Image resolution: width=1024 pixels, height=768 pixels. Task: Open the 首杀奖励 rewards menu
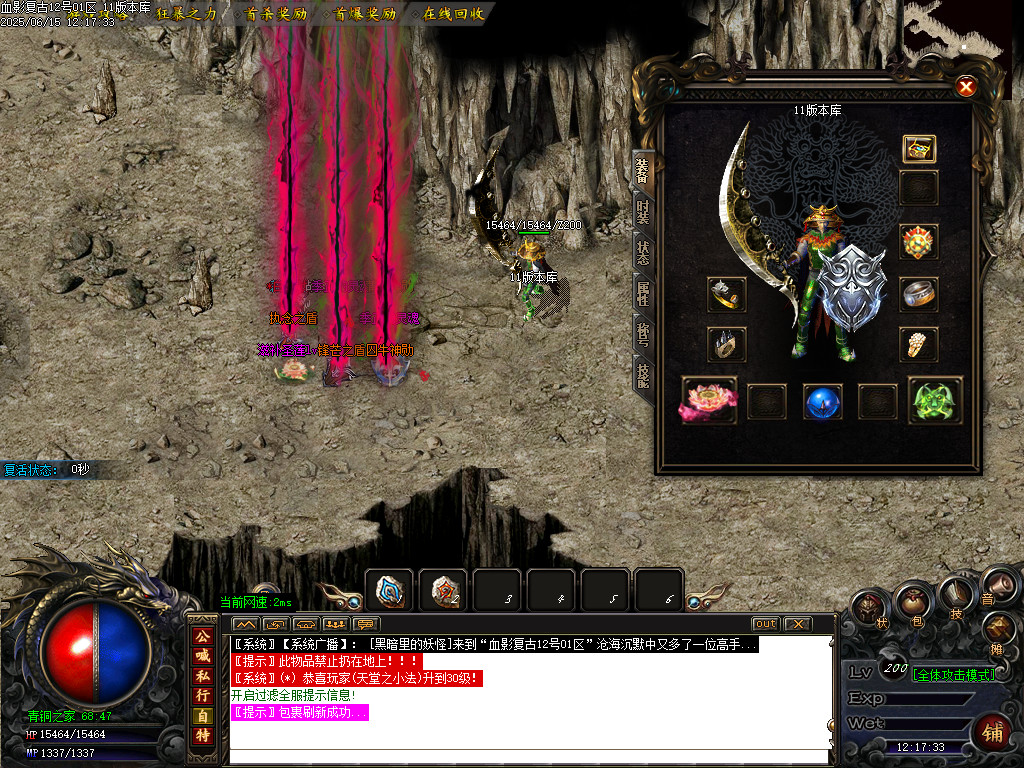276,14
